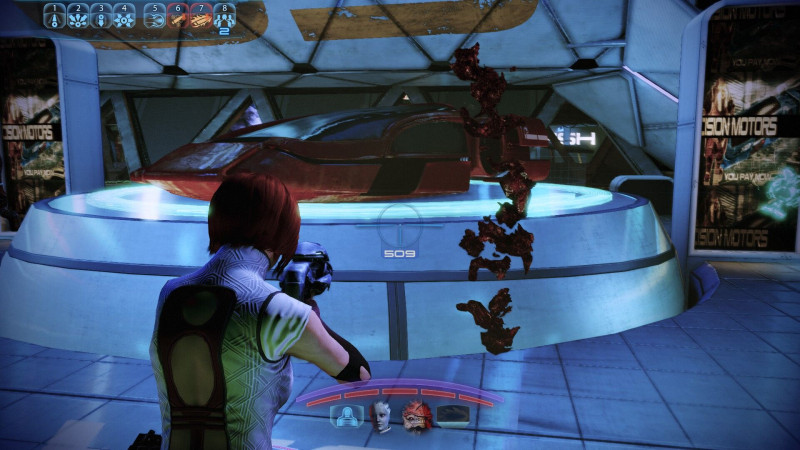Choose the red ammo power in slot 6
The height and width of the screenshot is (450, 800).
[178, 16]
